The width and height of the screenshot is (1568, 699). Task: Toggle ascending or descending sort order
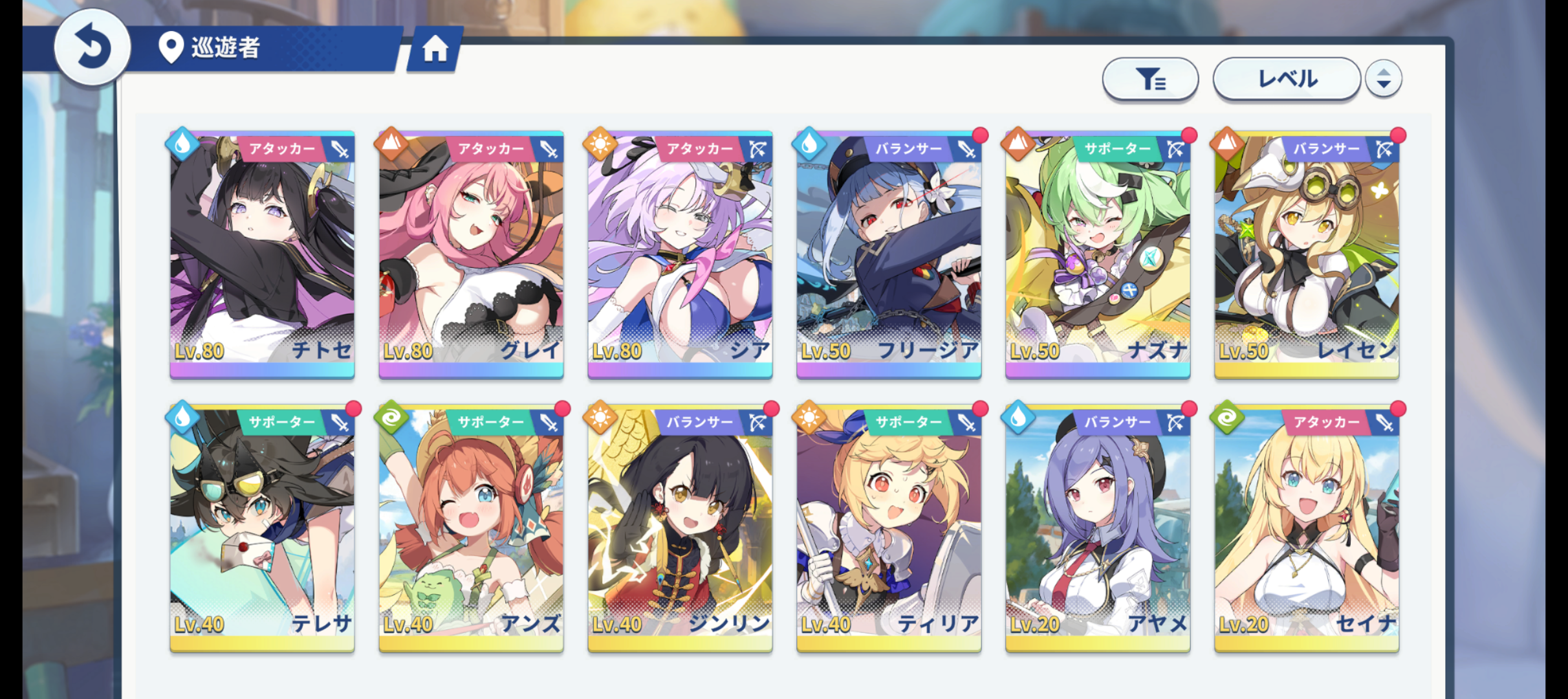[1383, 79]
